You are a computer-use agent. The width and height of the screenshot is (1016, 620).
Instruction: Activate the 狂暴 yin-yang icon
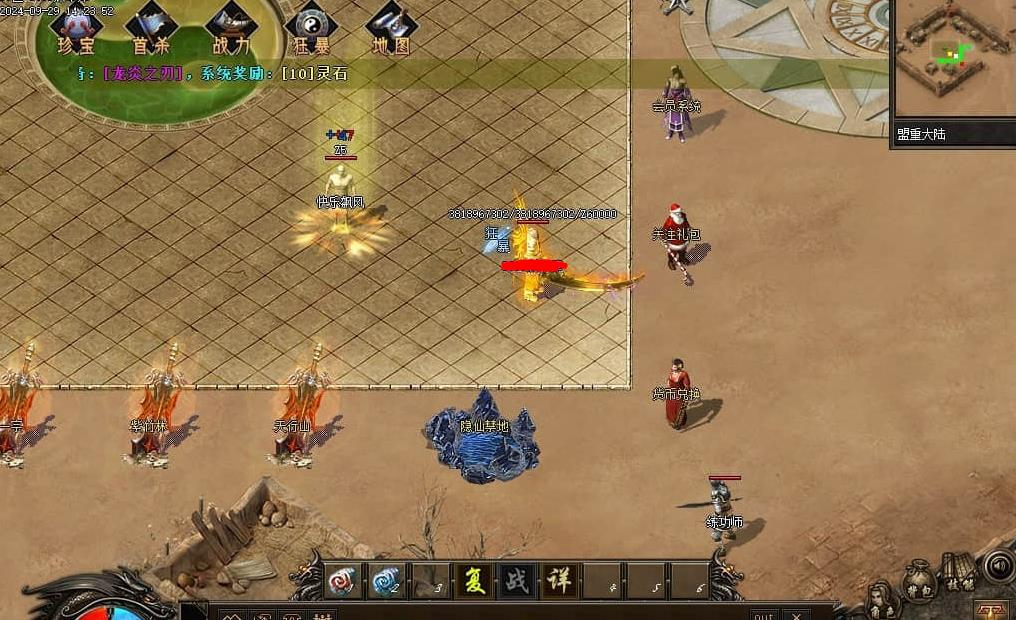(310, 28)
